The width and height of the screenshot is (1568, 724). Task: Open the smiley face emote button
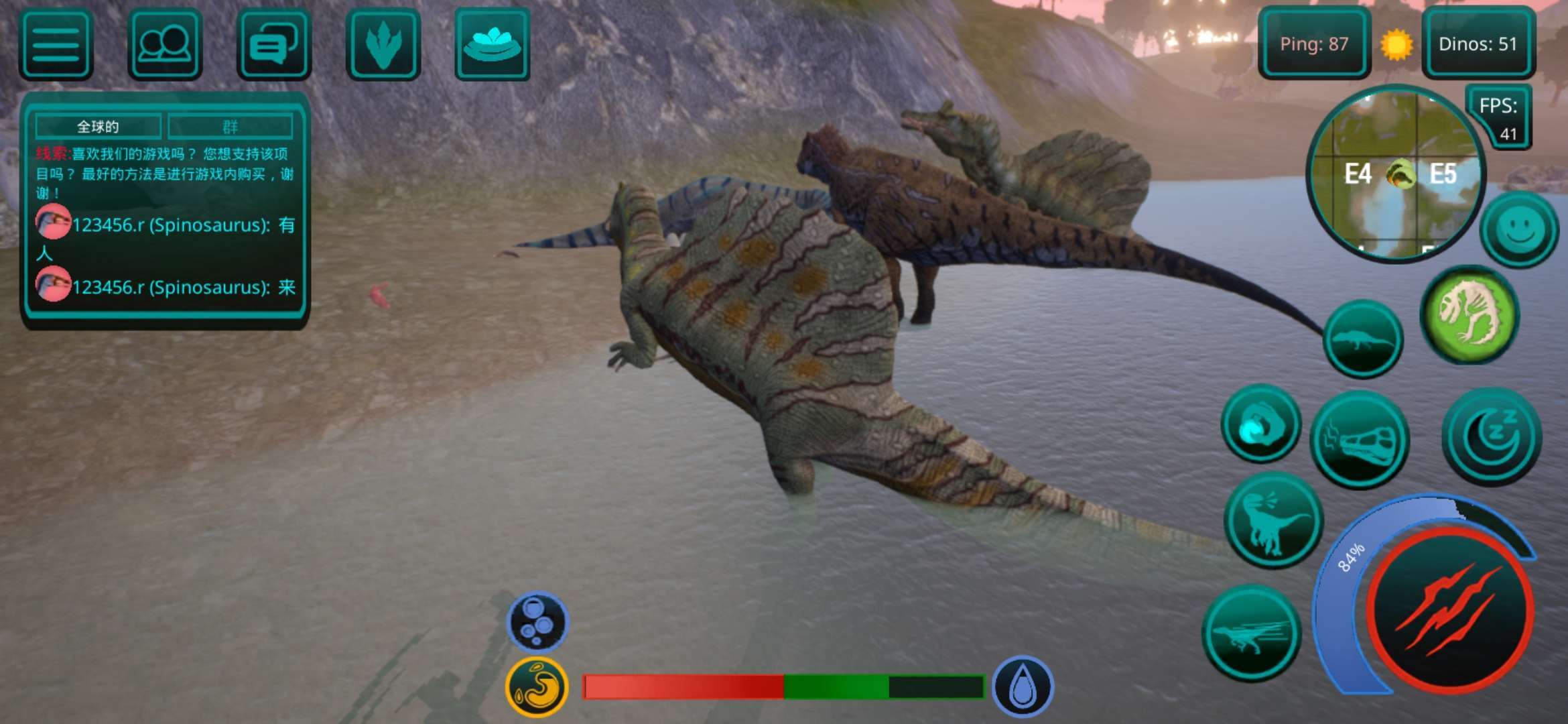click(1518, 229)
